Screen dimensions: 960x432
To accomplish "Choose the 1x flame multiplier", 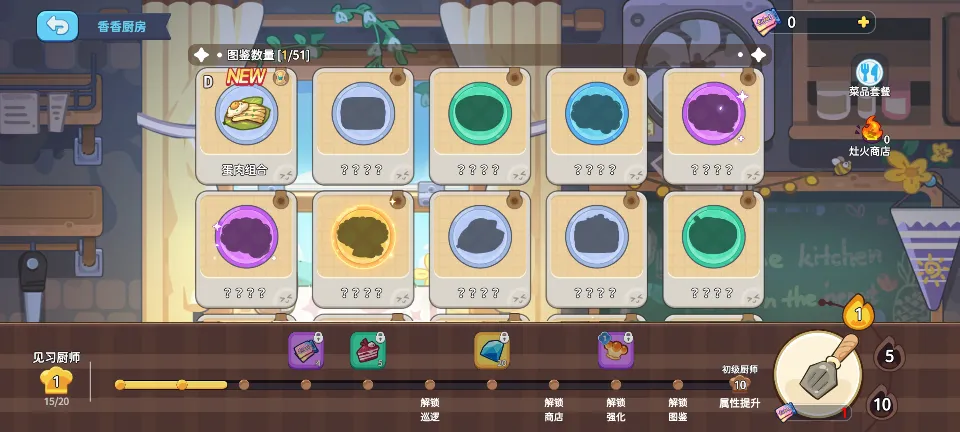I will point(858,315).
